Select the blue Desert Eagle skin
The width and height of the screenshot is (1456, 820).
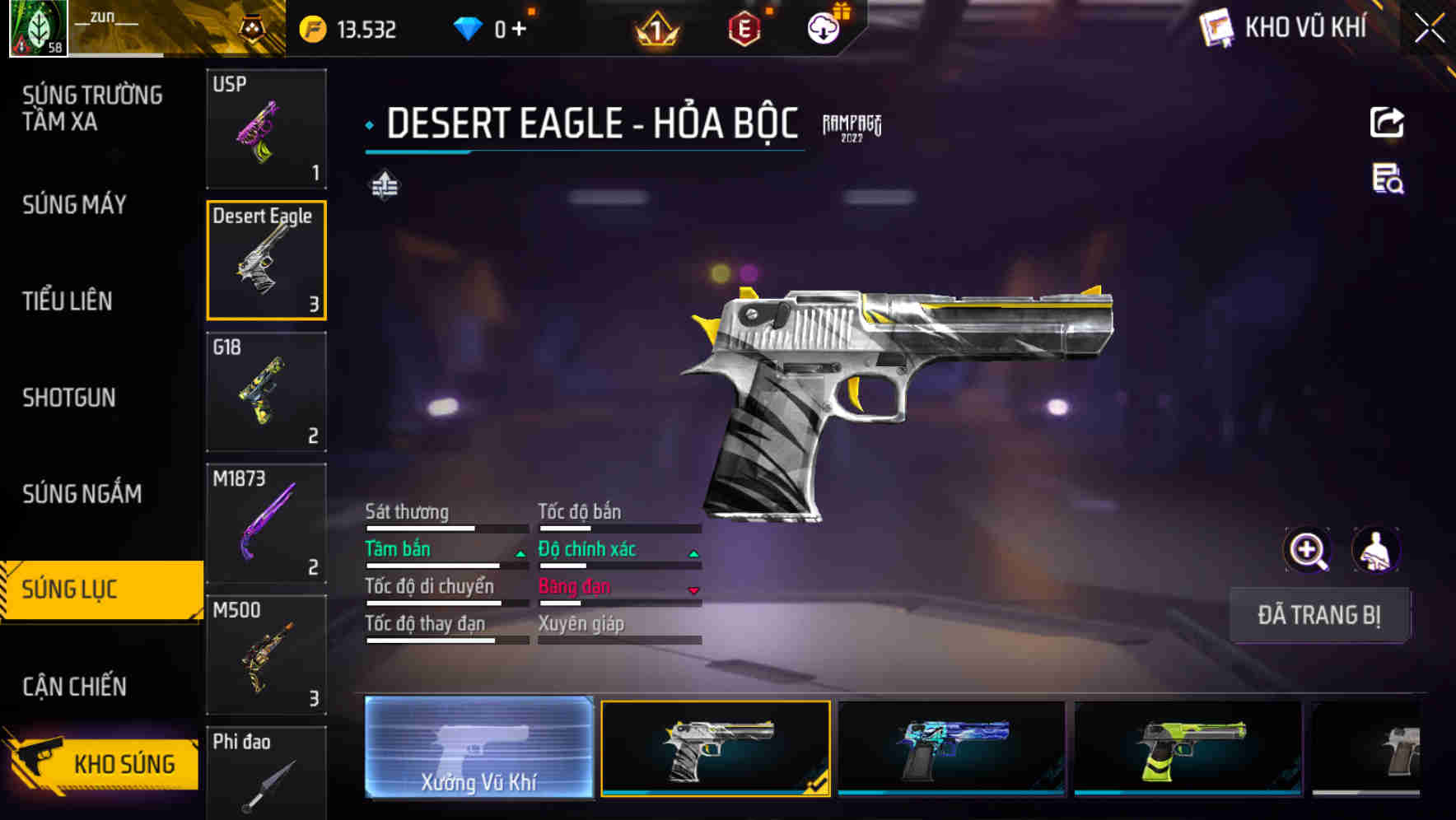[x=951, y=748]
